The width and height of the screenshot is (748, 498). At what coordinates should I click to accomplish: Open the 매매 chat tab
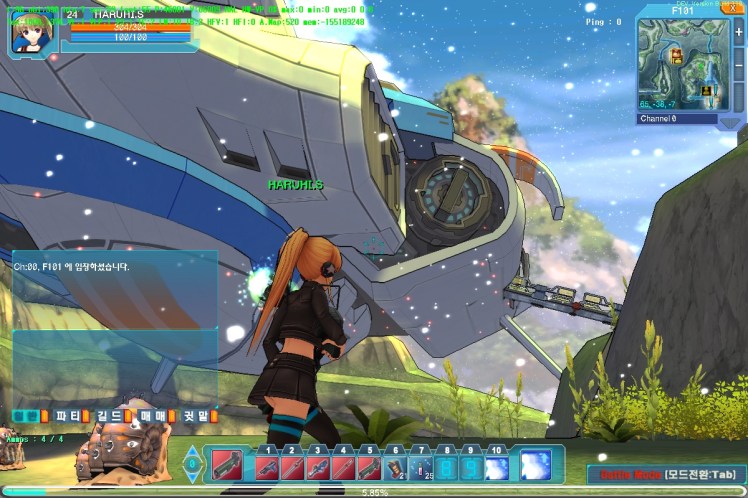click(x=153, y=416)
